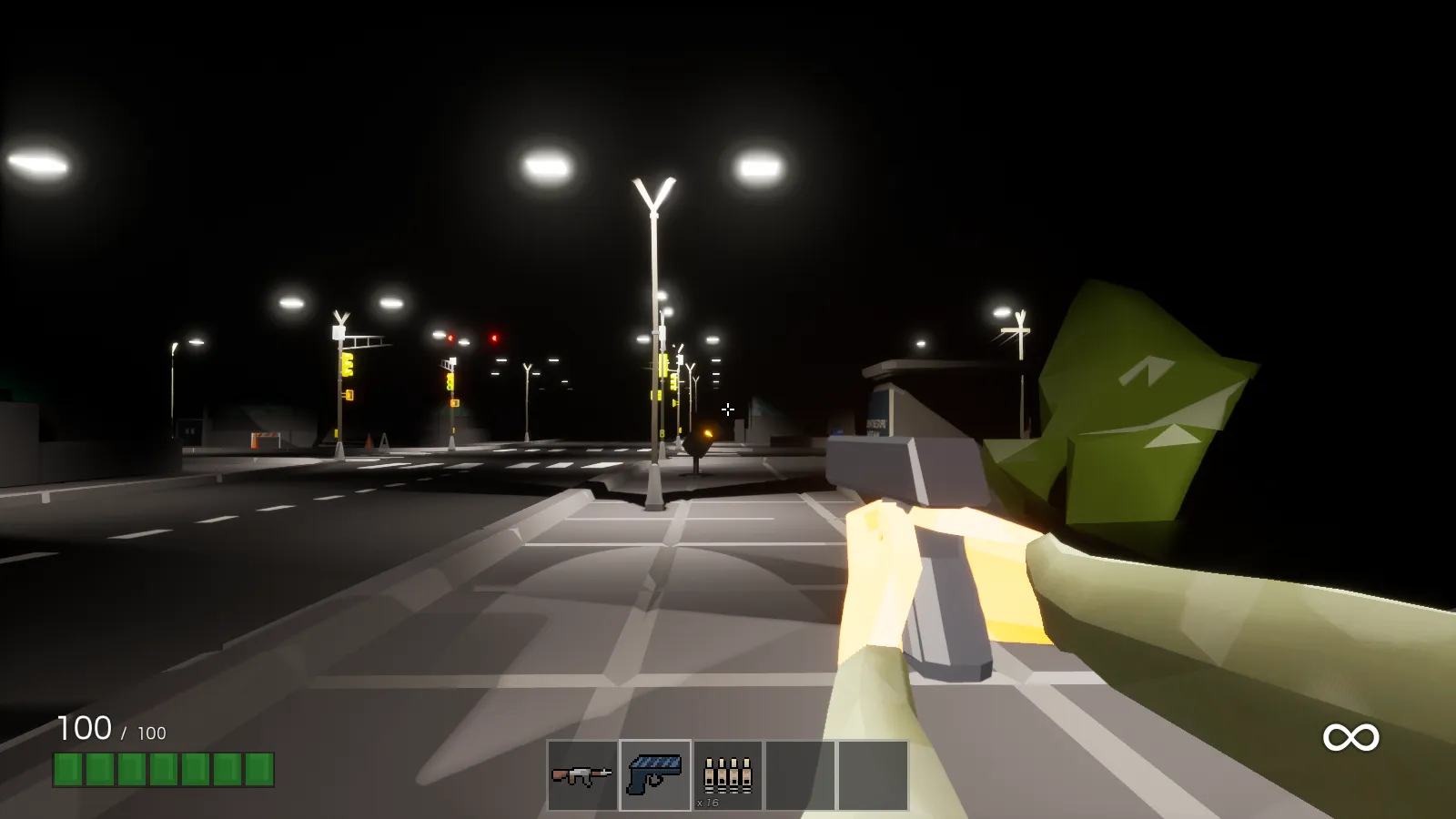Click the crosshair at screen center
The image size is (1456, 819).
[728, 409]
